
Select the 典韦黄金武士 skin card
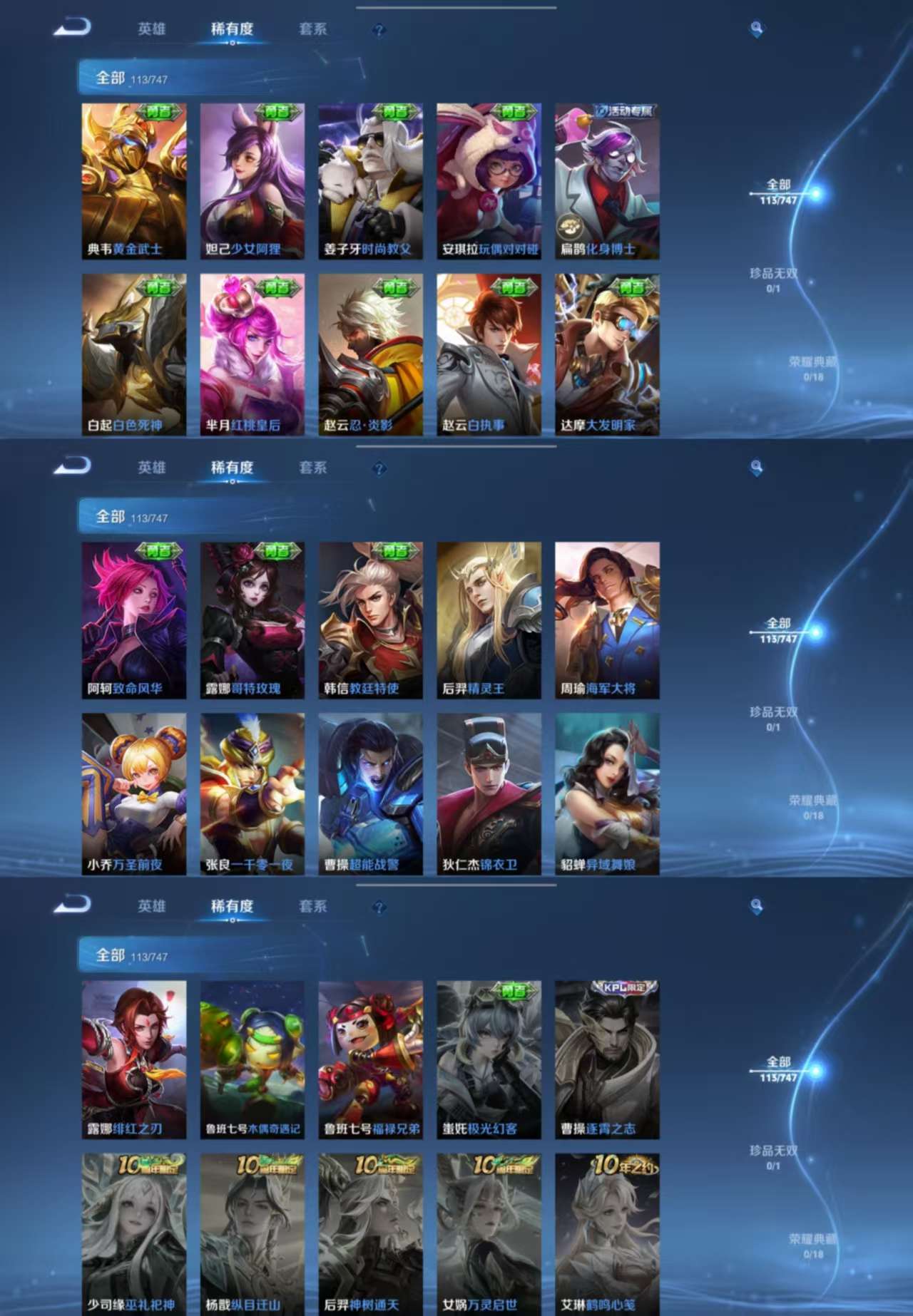[x=133, y=181]
